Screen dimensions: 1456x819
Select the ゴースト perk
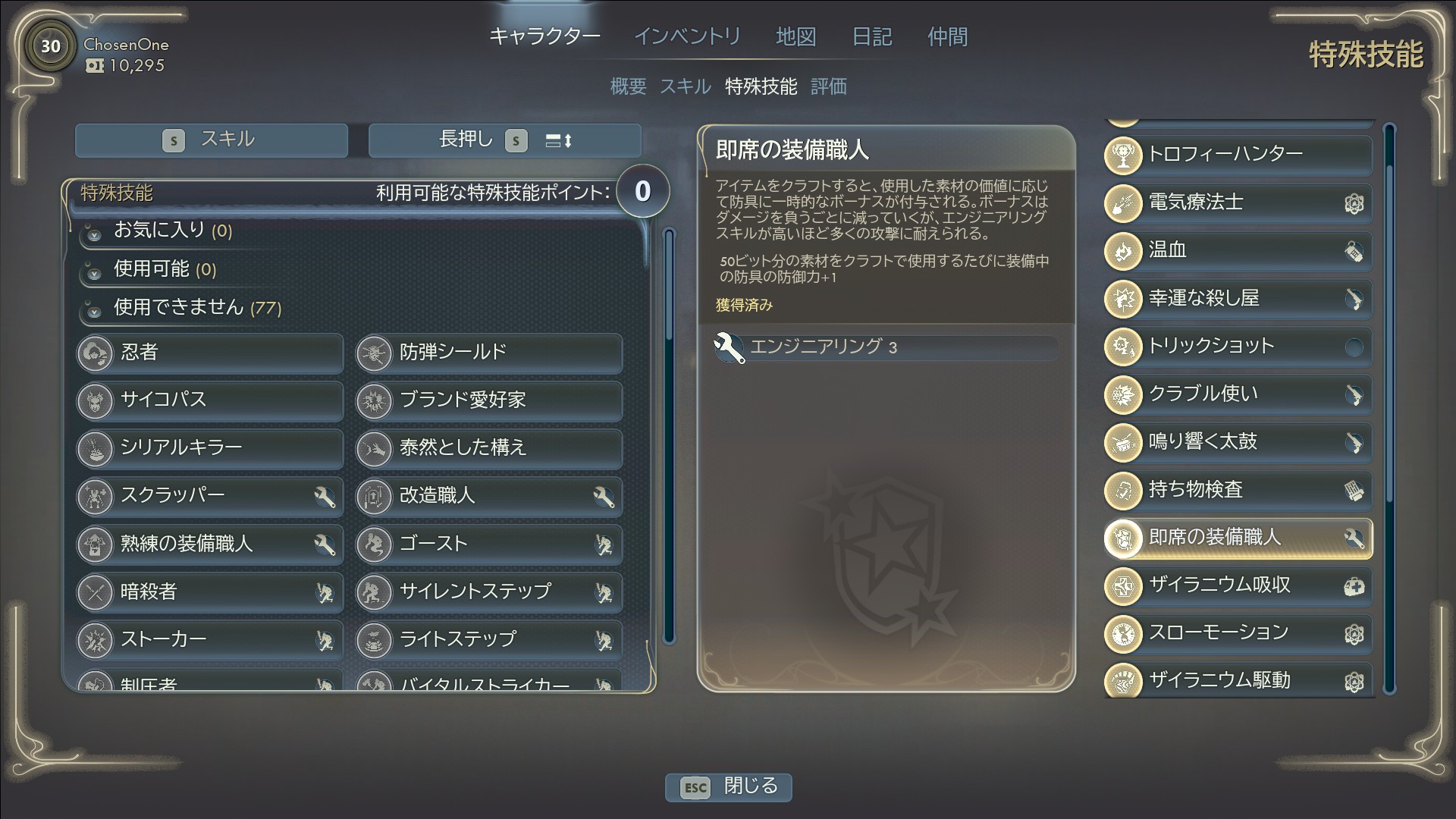click(489, 544)
